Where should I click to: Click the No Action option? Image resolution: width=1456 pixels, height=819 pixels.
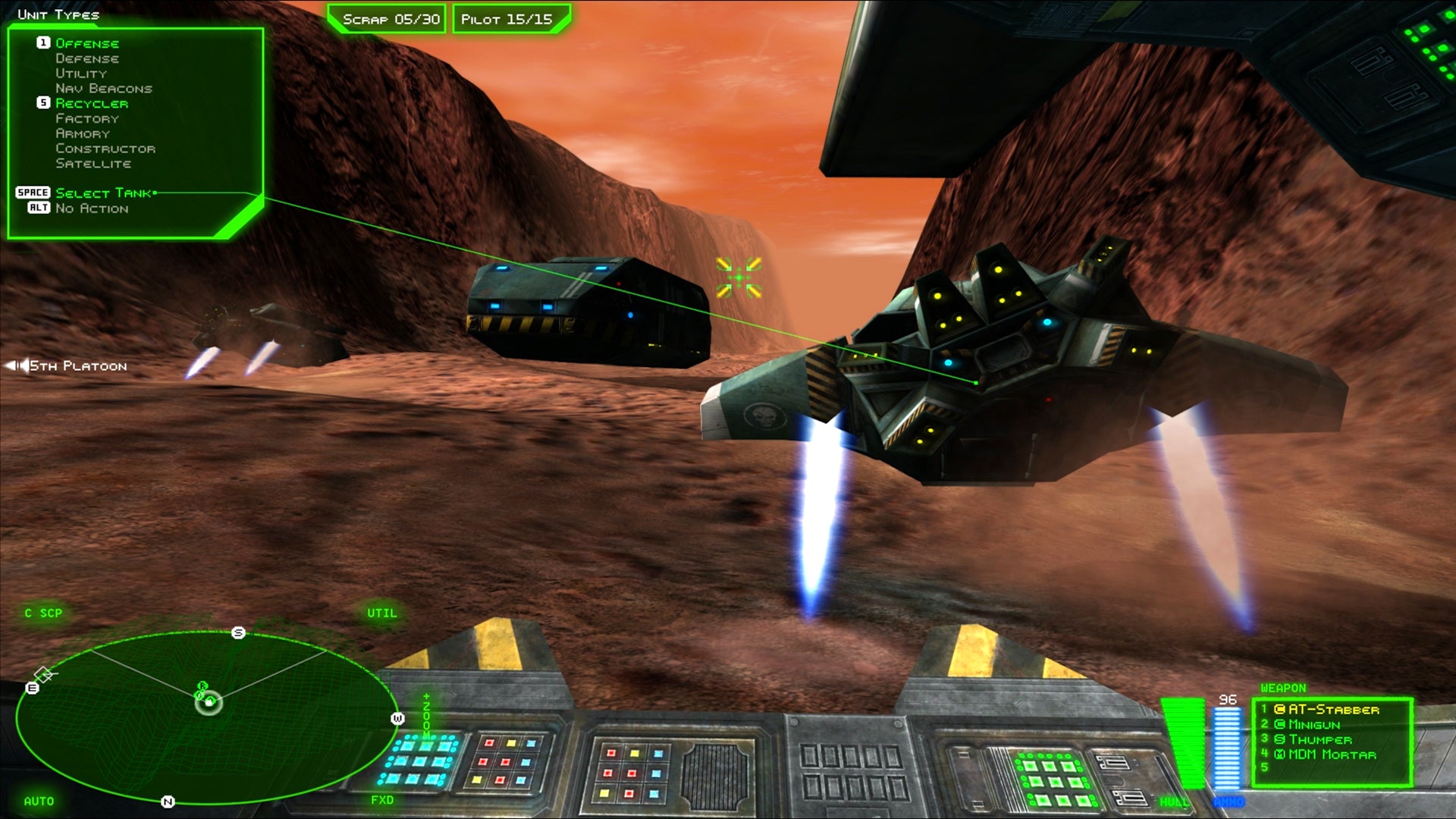coord(93,208)
